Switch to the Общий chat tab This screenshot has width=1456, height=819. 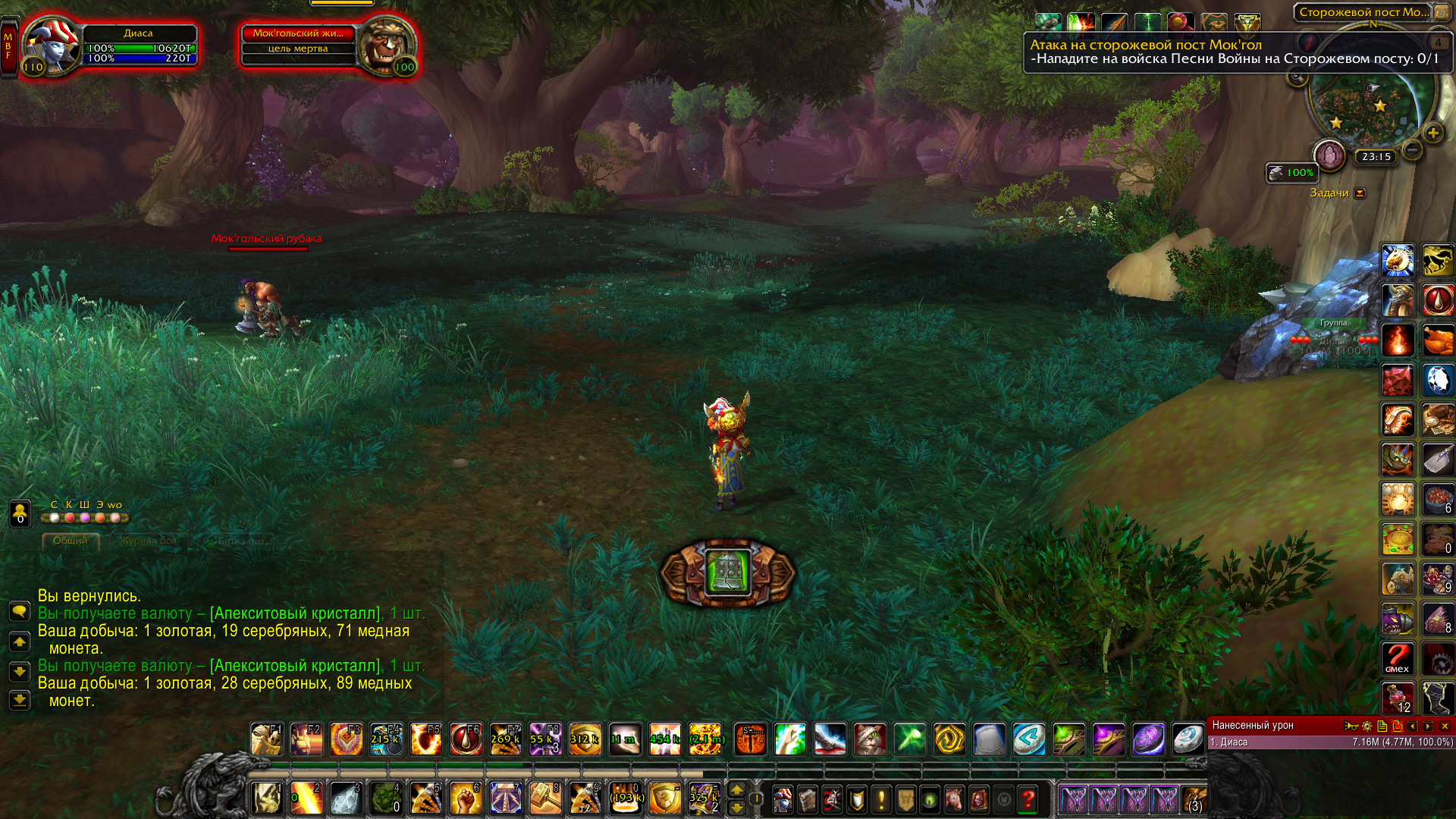coord(71,541)
